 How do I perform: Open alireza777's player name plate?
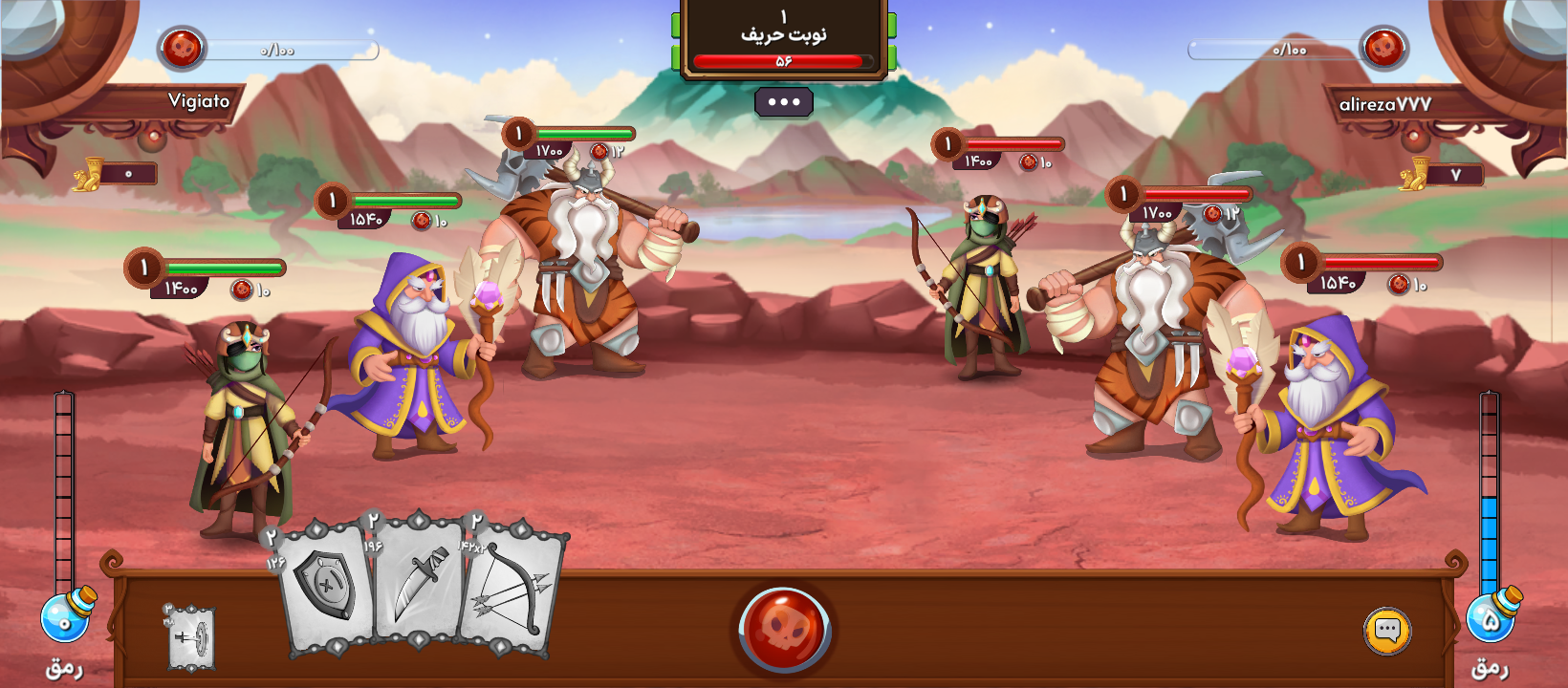[x=1384, y=104]
